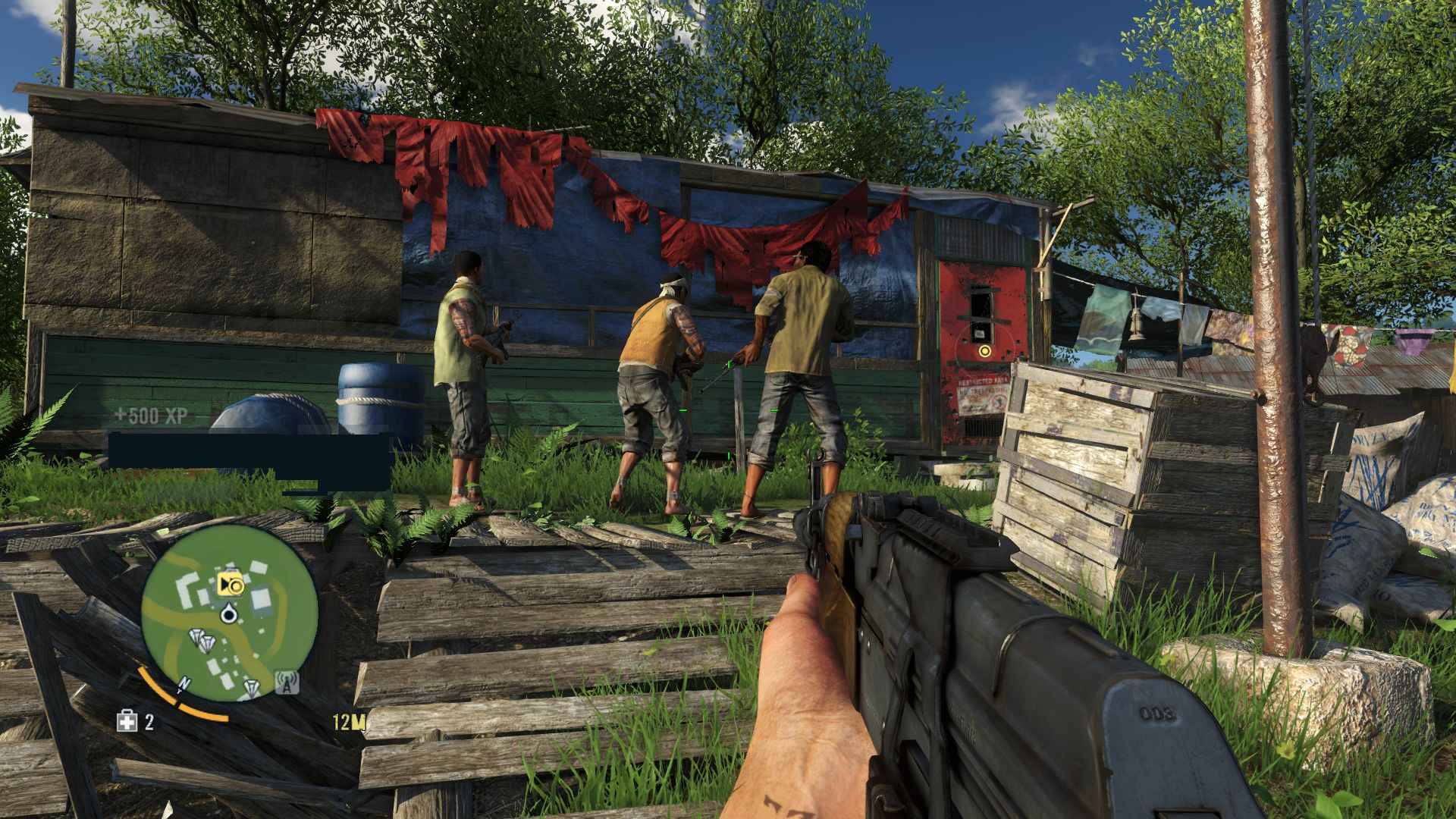Click the radio tower icon on minimap
This screenshot has height=819, width=1456.
(286, 681)
